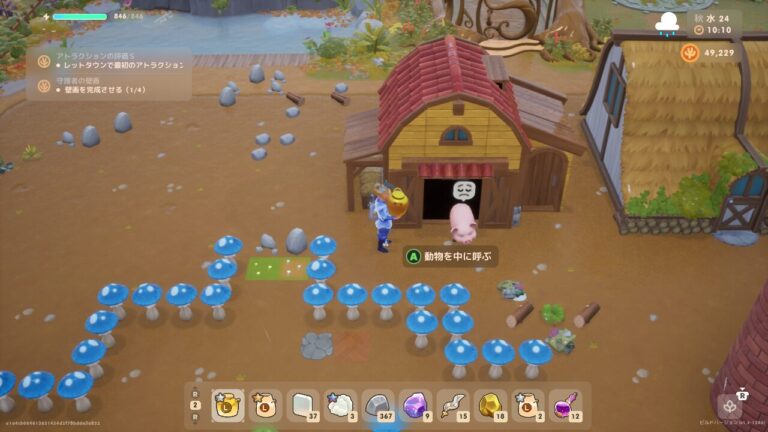Choose the white fluff item with count 3
768x432 pixels.
341,404
